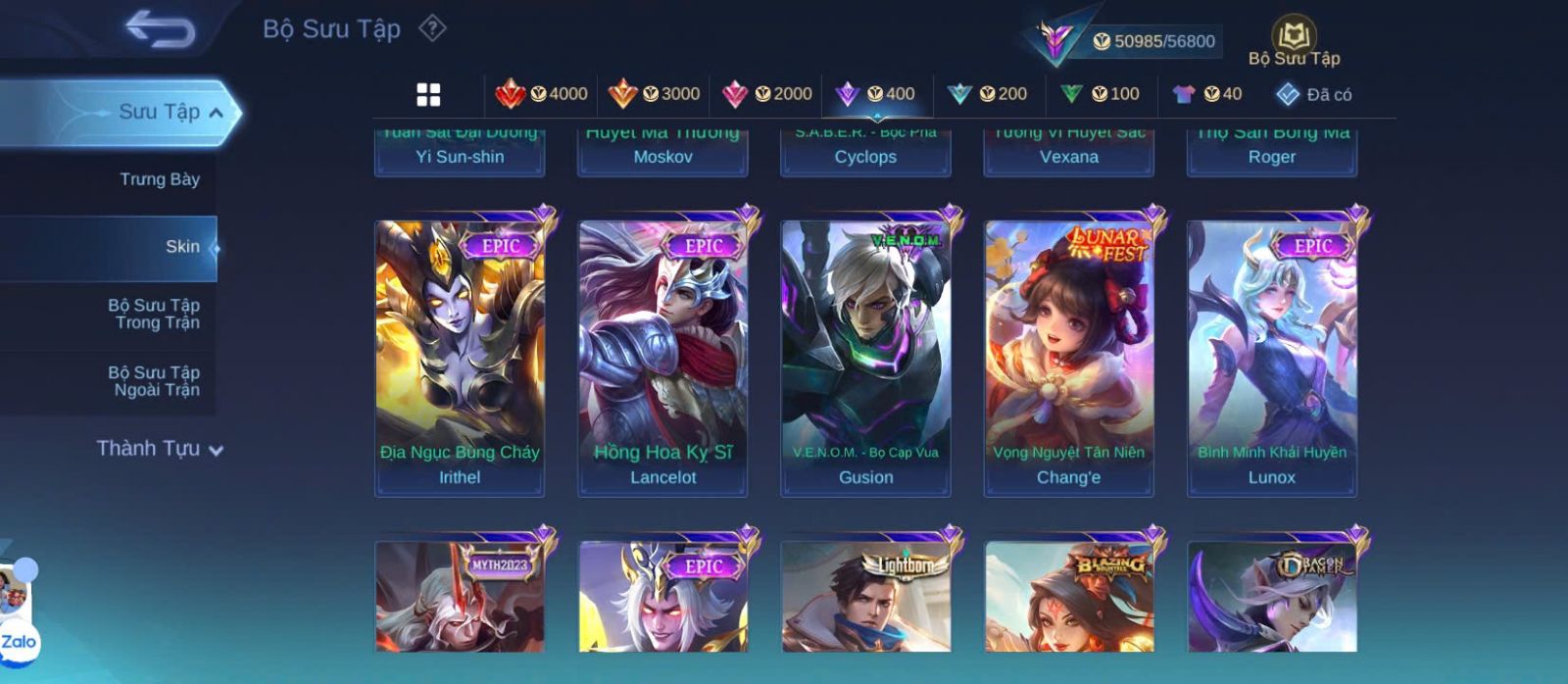Open the Zalo chat overlay bubble
This screenshot has height=684, width=1568.
pos(19,642)
